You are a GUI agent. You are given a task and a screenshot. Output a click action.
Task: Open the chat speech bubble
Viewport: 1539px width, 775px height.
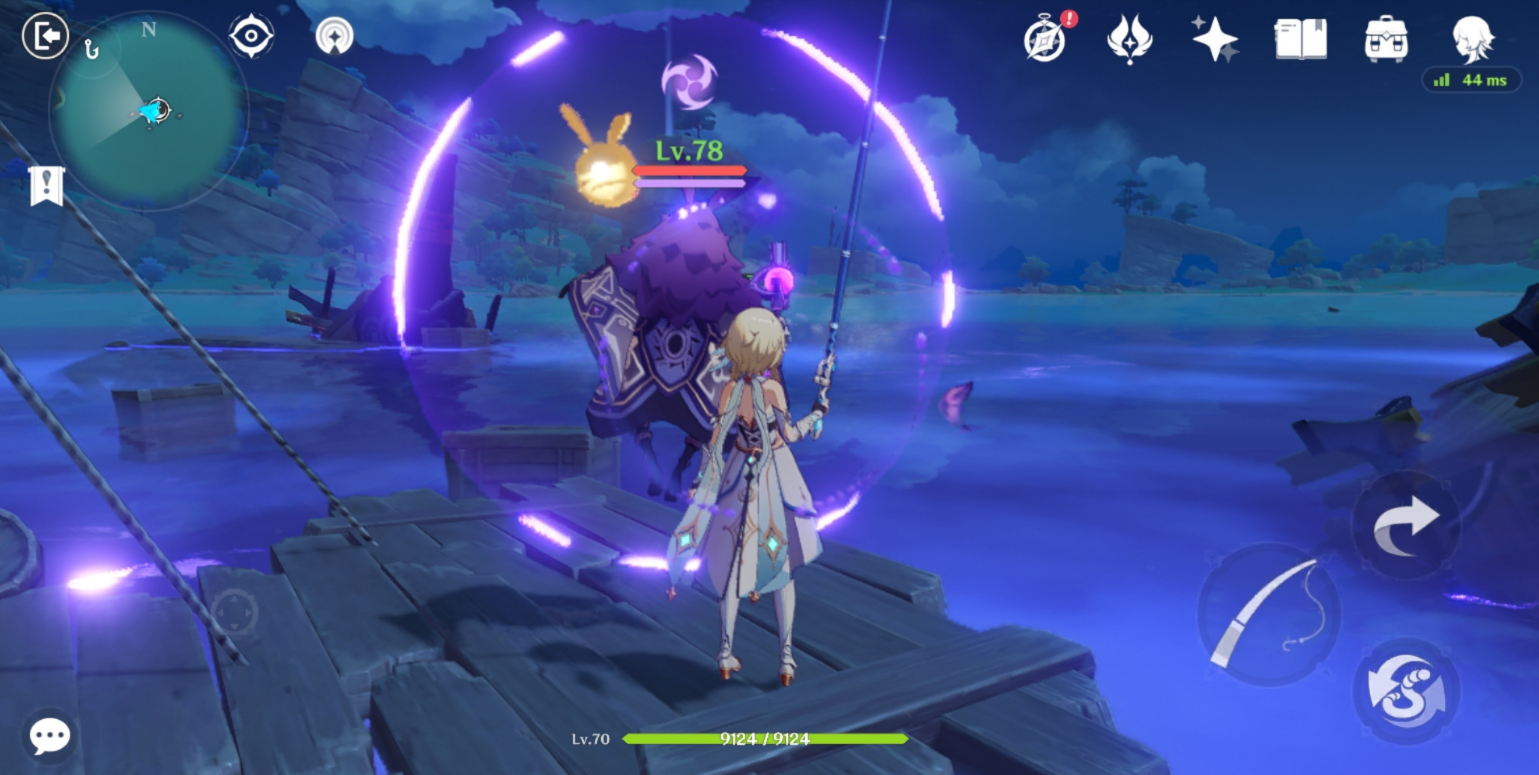click(50, 736)
